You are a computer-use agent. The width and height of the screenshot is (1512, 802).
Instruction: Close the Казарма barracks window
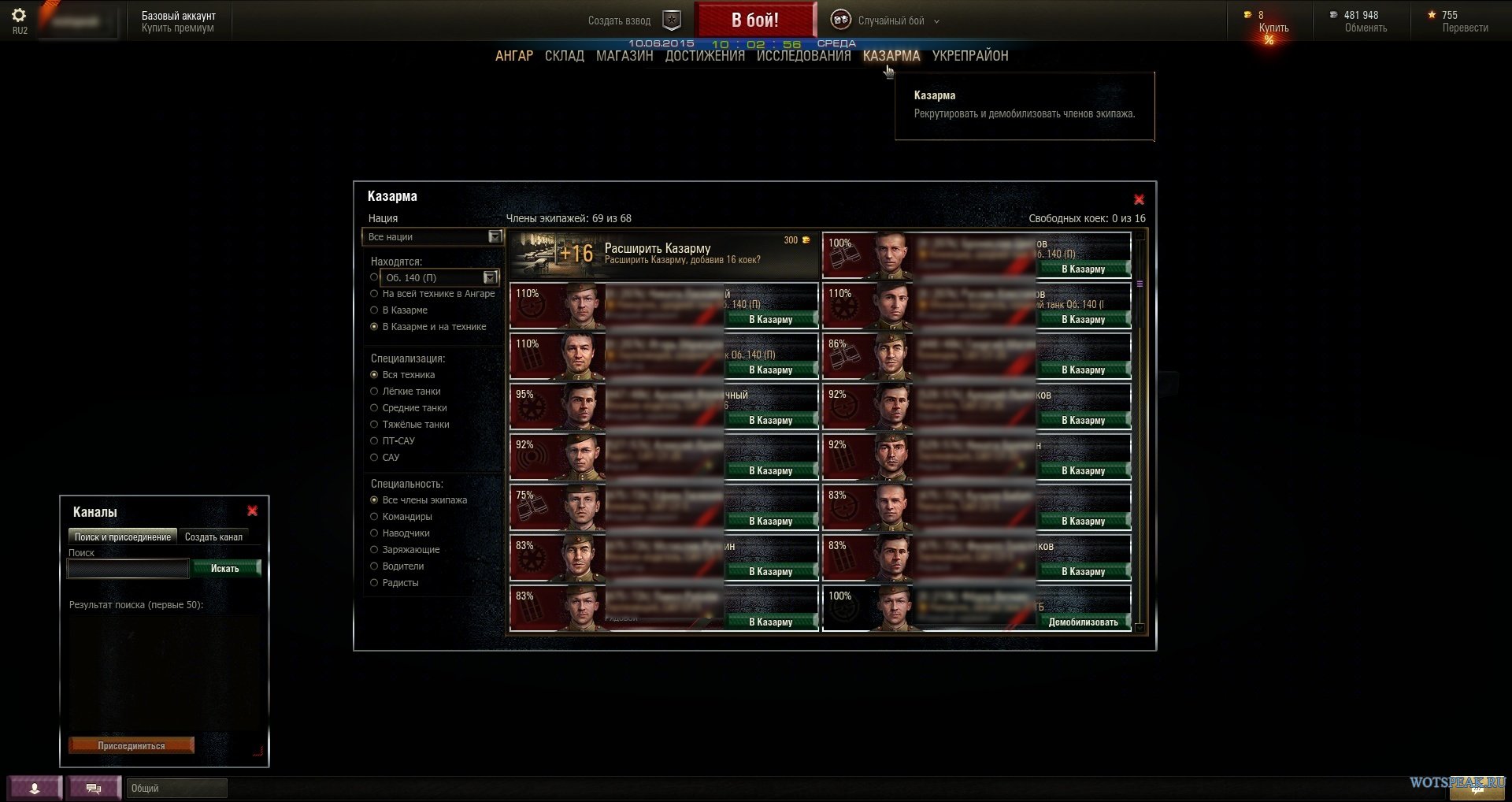pos(1139,200)
